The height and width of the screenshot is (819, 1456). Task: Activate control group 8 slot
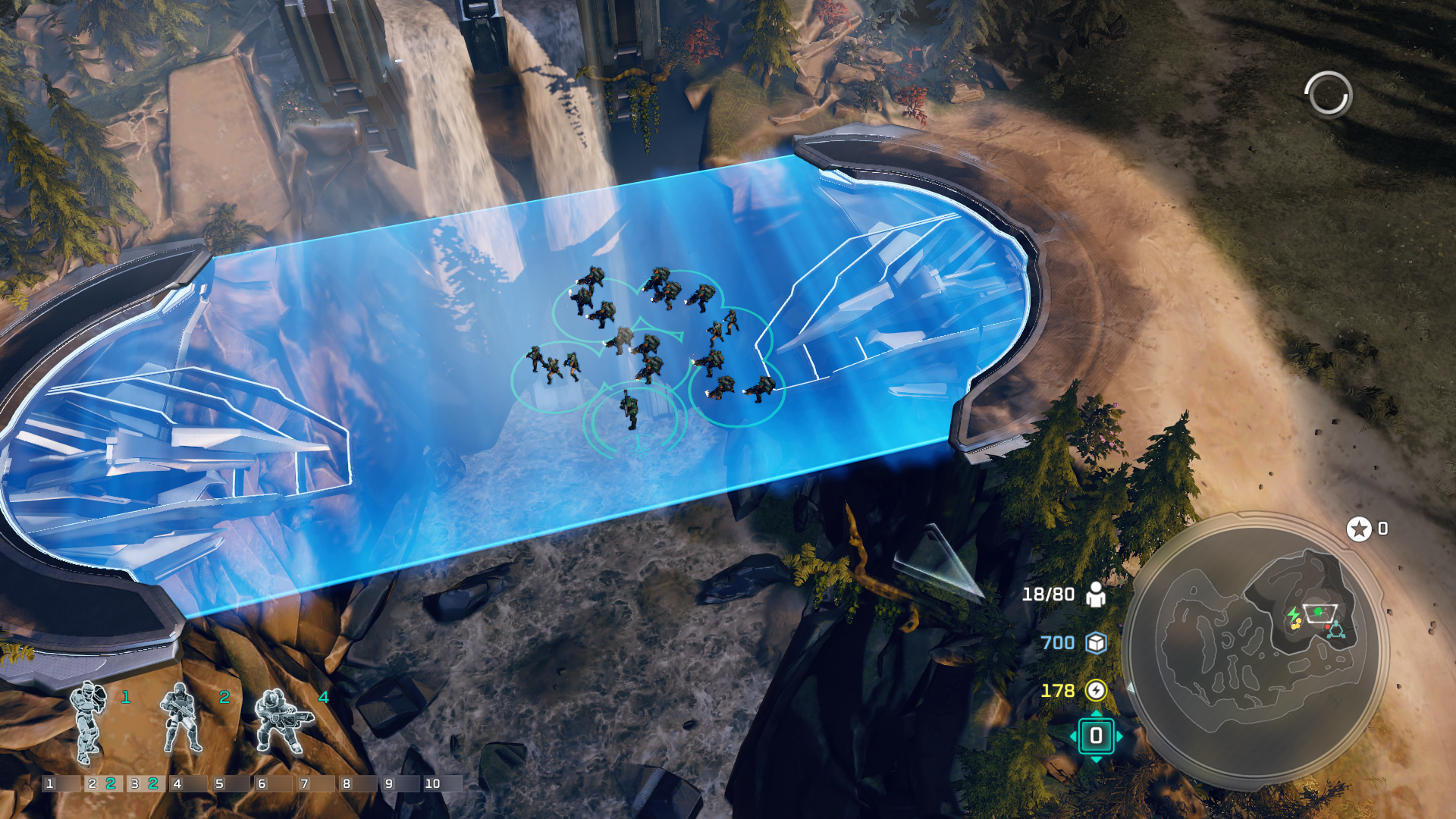coord(358,783)
